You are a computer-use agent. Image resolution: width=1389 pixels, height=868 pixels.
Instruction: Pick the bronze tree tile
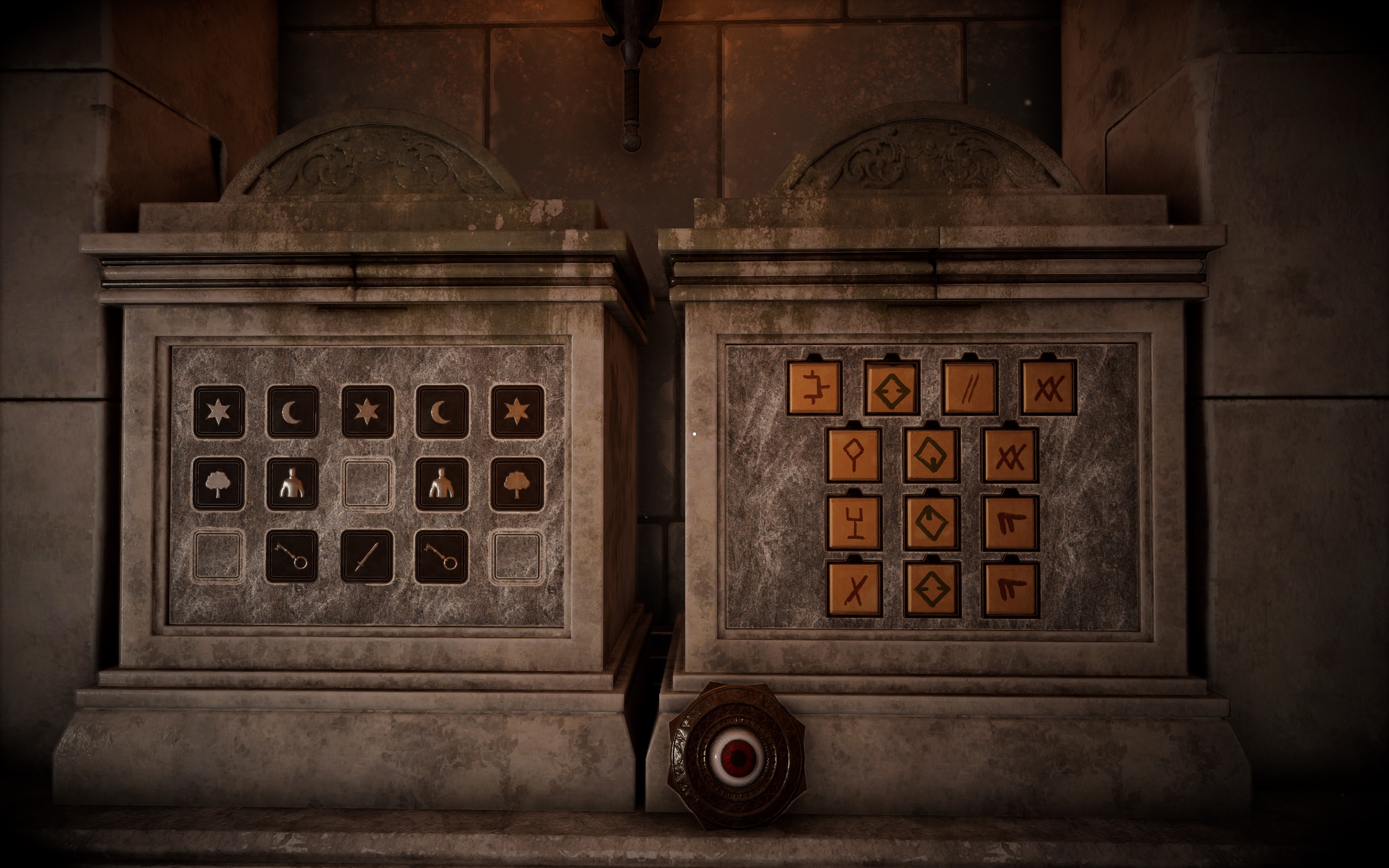517,484
